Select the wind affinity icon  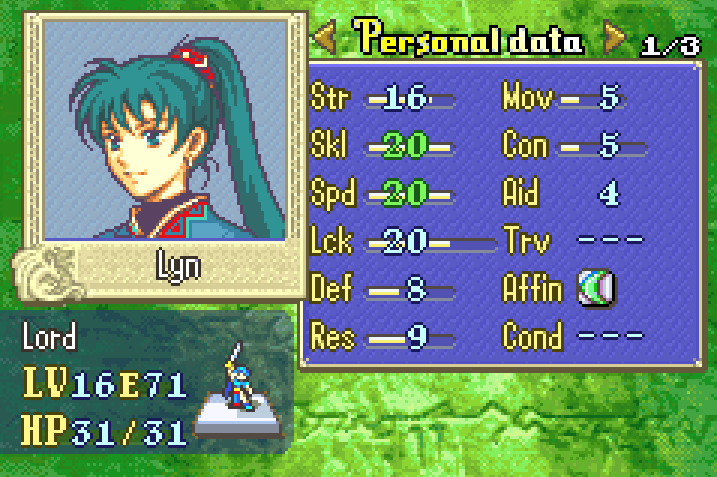coord(596,289)
